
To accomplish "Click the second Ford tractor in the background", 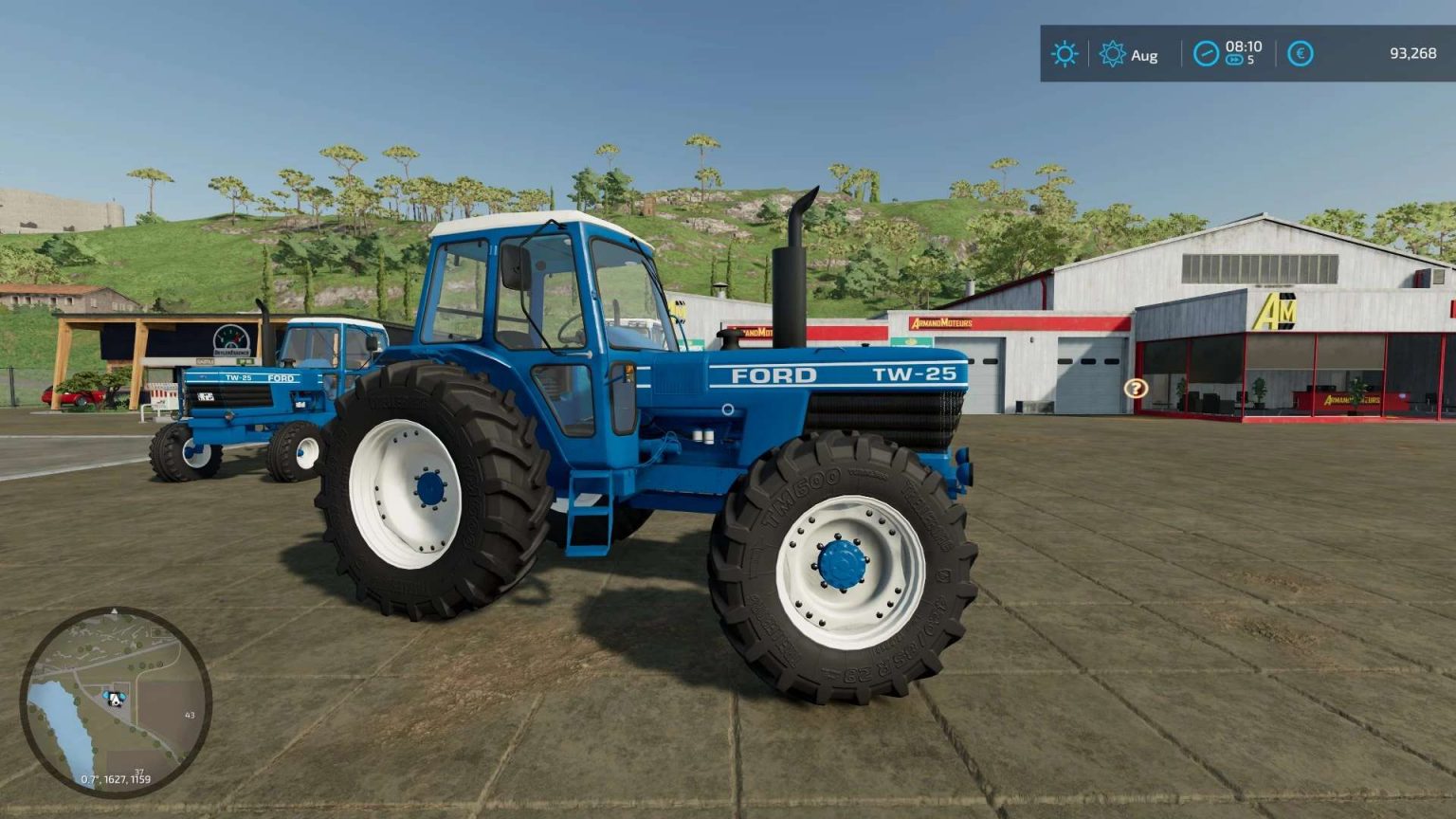I will pos(265,398).
